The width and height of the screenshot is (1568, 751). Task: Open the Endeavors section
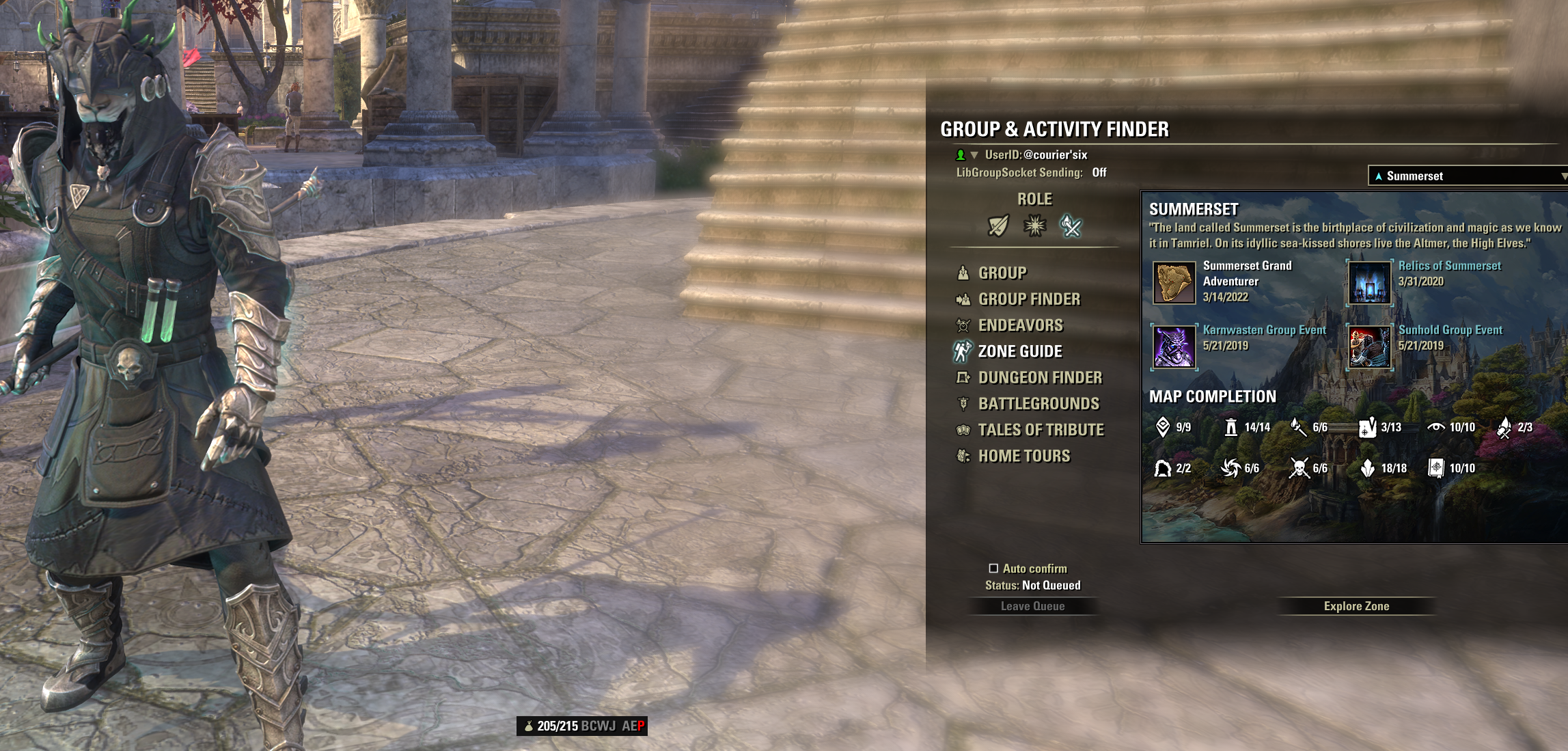pos(1020,325)
